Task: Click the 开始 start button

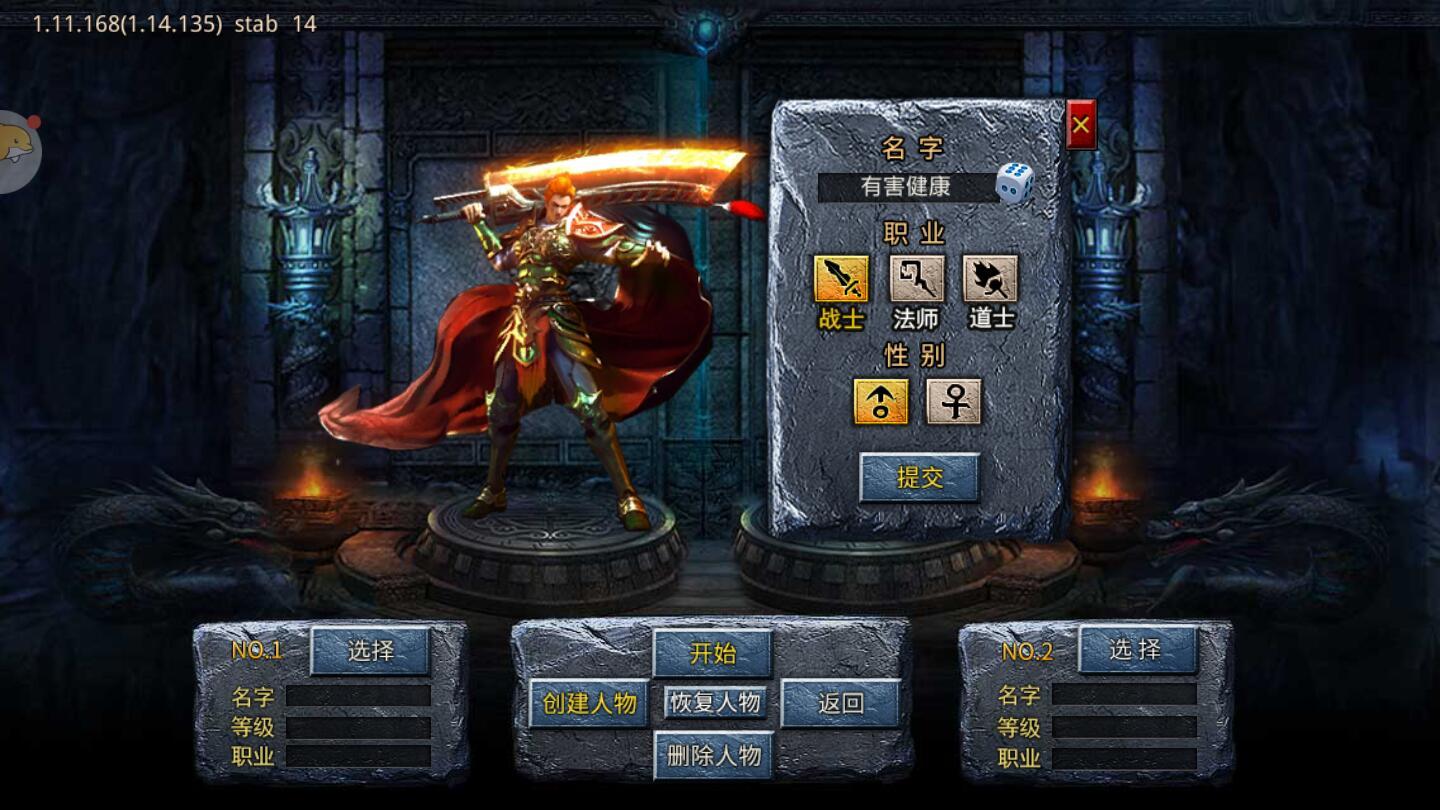Action: (713, 654)
